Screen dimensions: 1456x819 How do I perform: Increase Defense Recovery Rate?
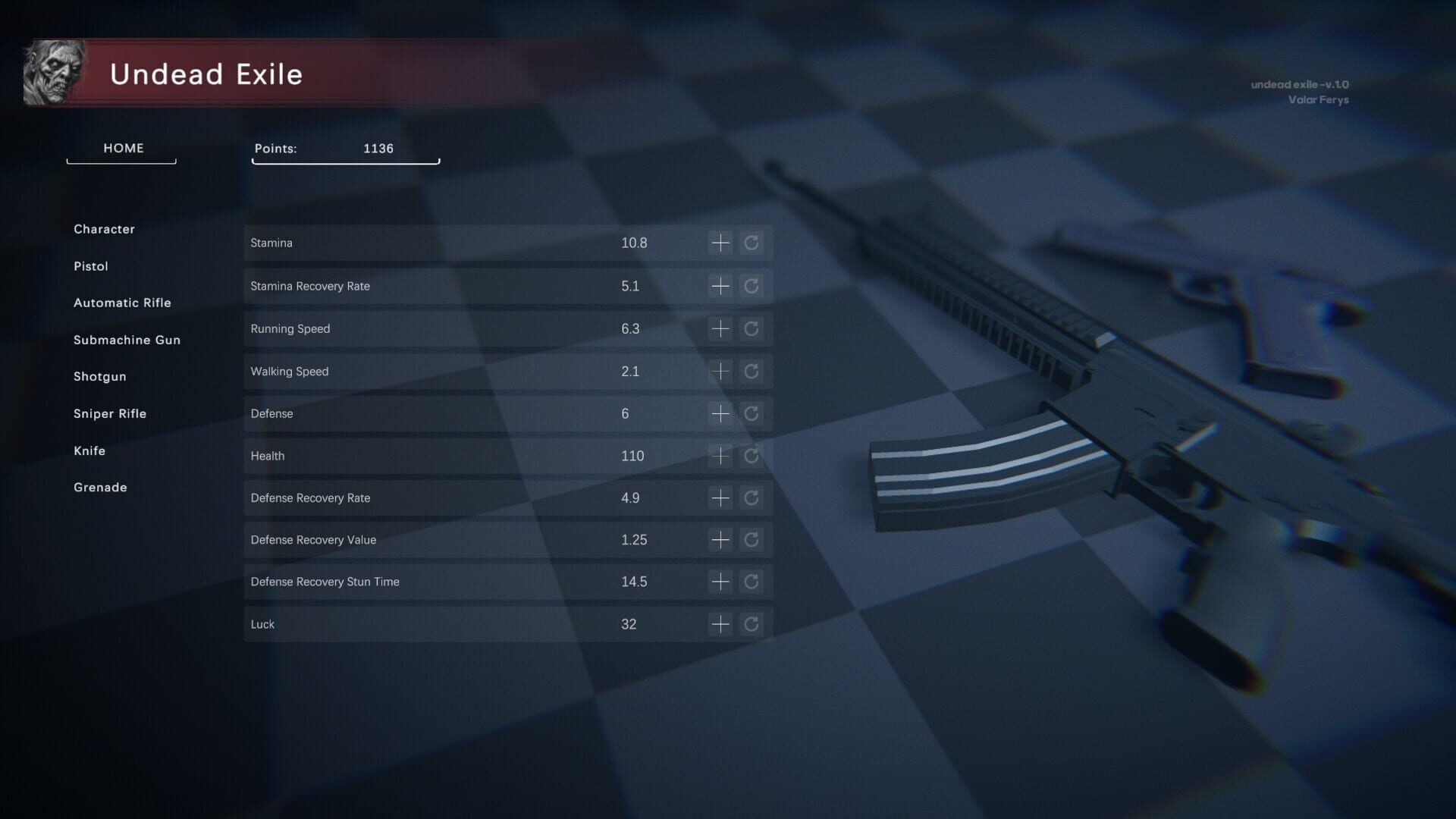coord(720,497)
